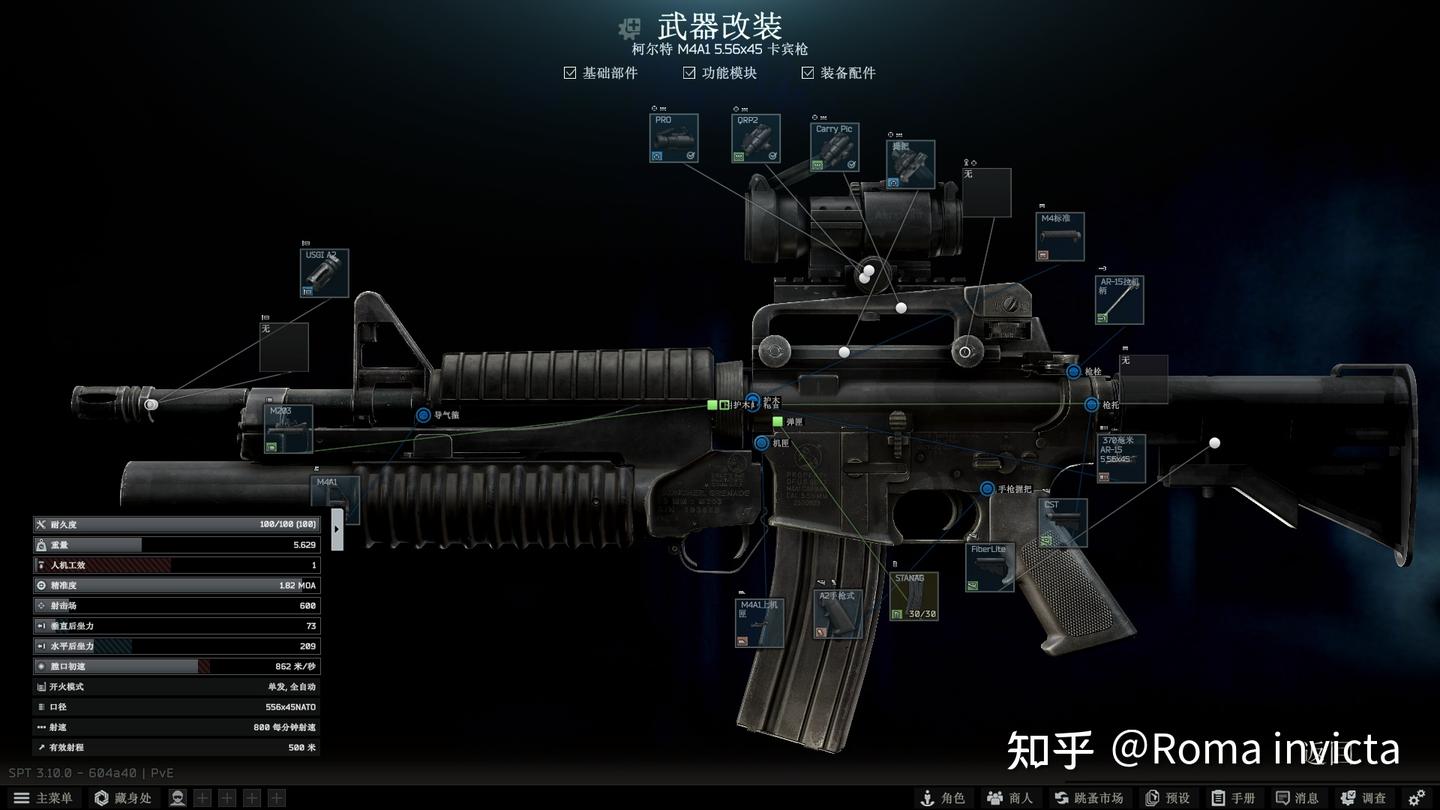
Task: Open the 消息 messages panel
Action: [x=1298, y=797]
